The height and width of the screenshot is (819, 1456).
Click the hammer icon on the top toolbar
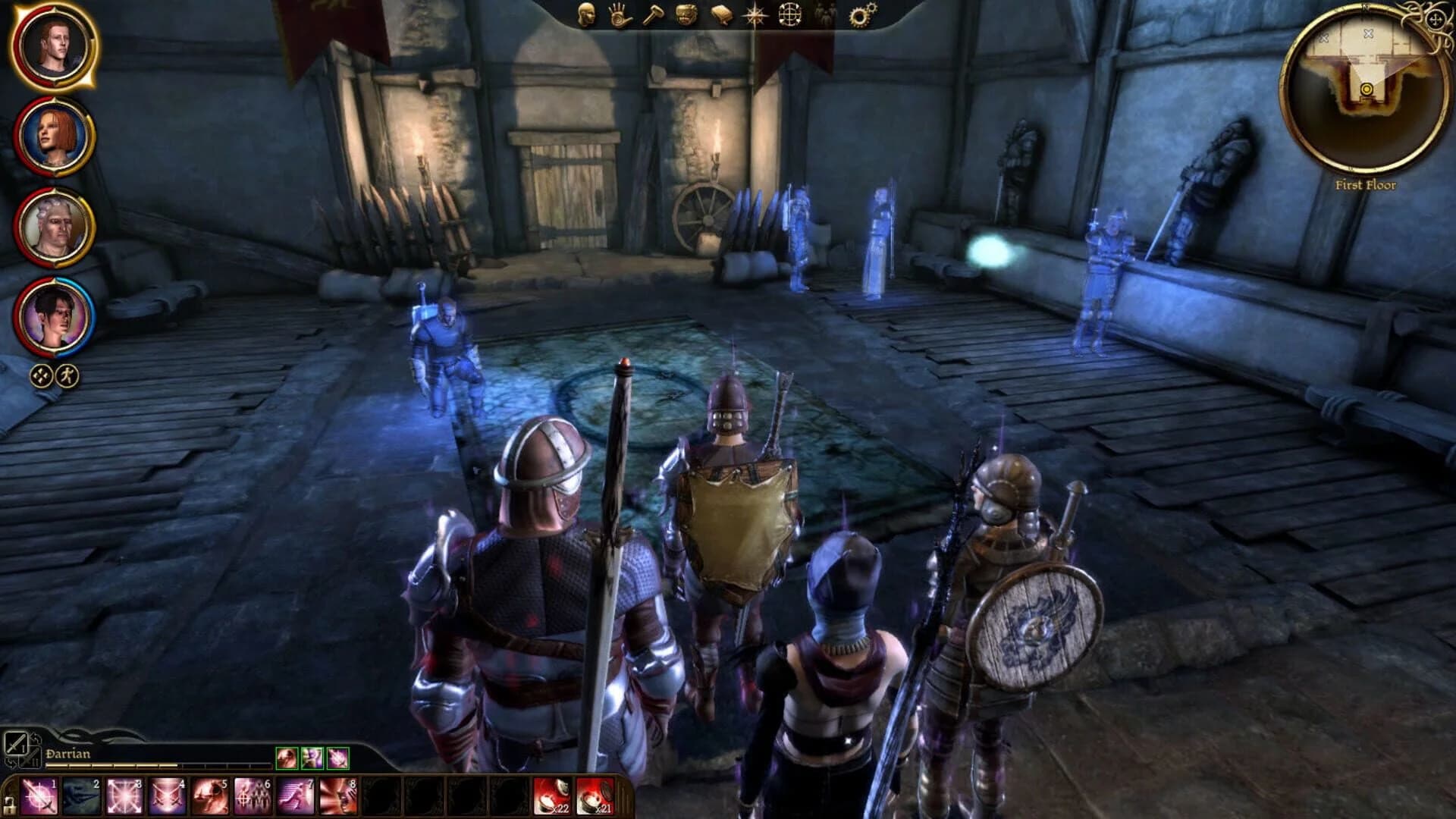click(654, 17)
